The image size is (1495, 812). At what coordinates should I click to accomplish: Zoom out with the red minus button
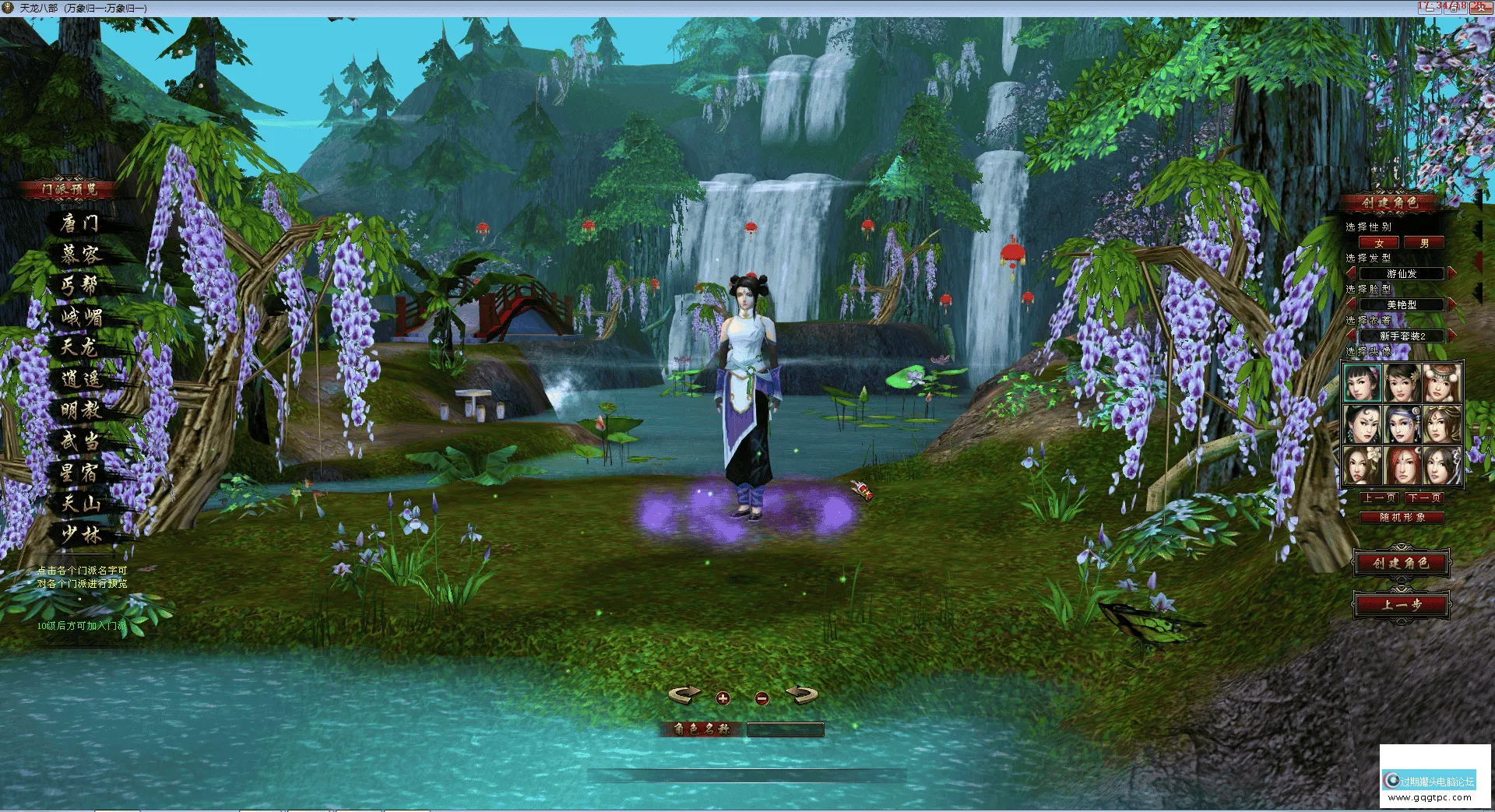point(762,698)
